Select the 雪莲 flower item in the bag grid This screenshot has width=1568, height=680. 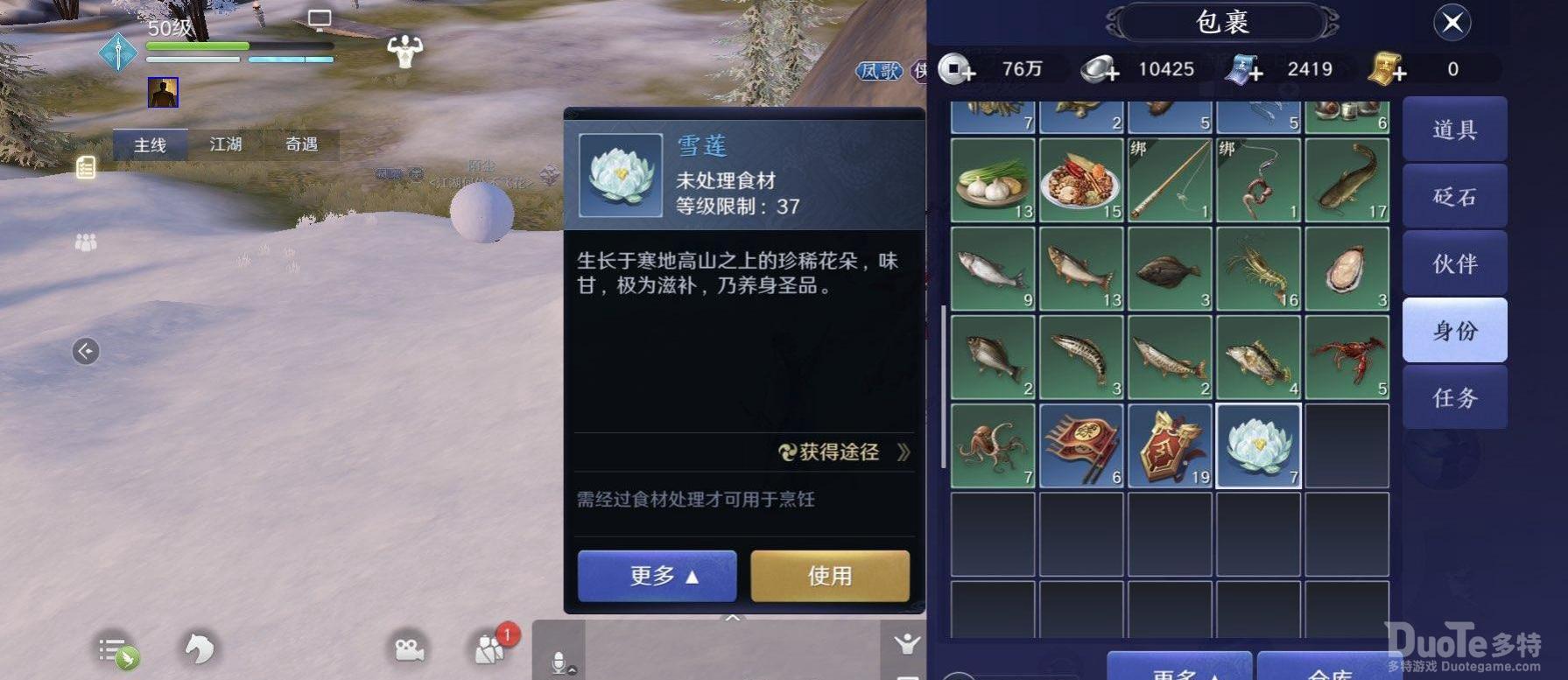1258,445
